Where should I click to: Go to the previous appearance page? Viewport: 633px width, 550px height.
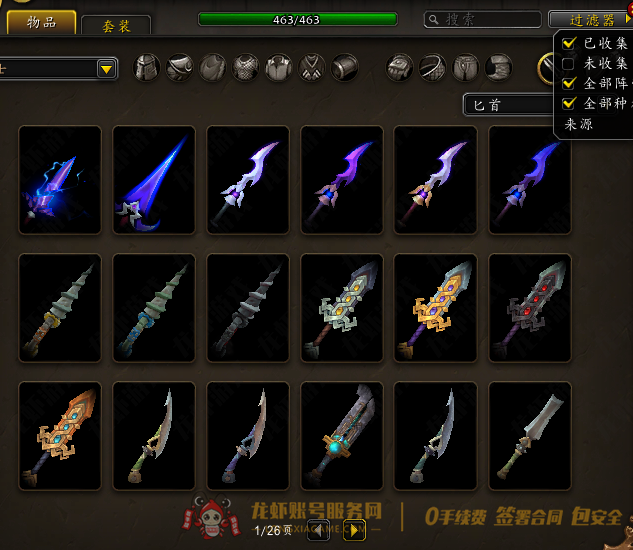[318, 530]
